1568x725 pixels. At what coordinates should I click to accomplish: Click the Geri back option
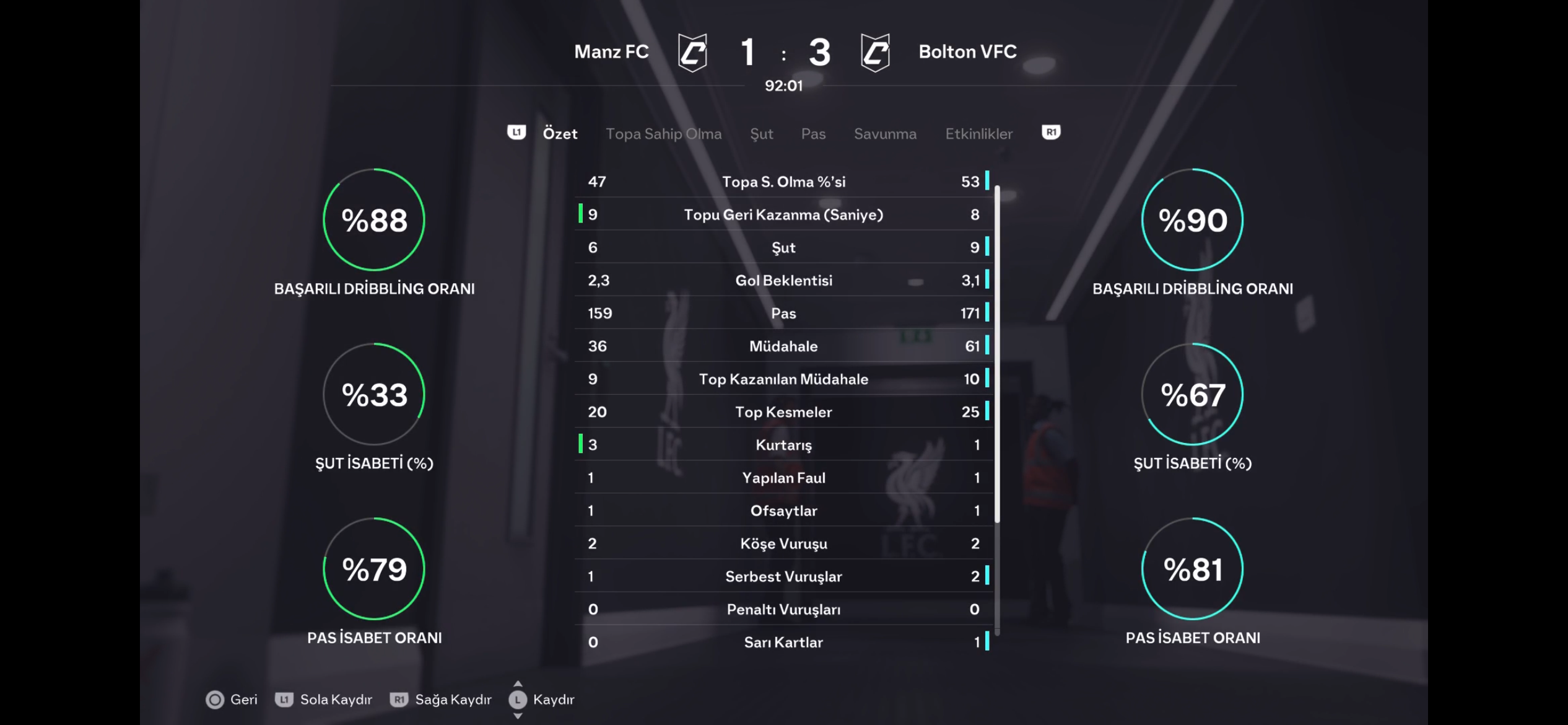232,700
